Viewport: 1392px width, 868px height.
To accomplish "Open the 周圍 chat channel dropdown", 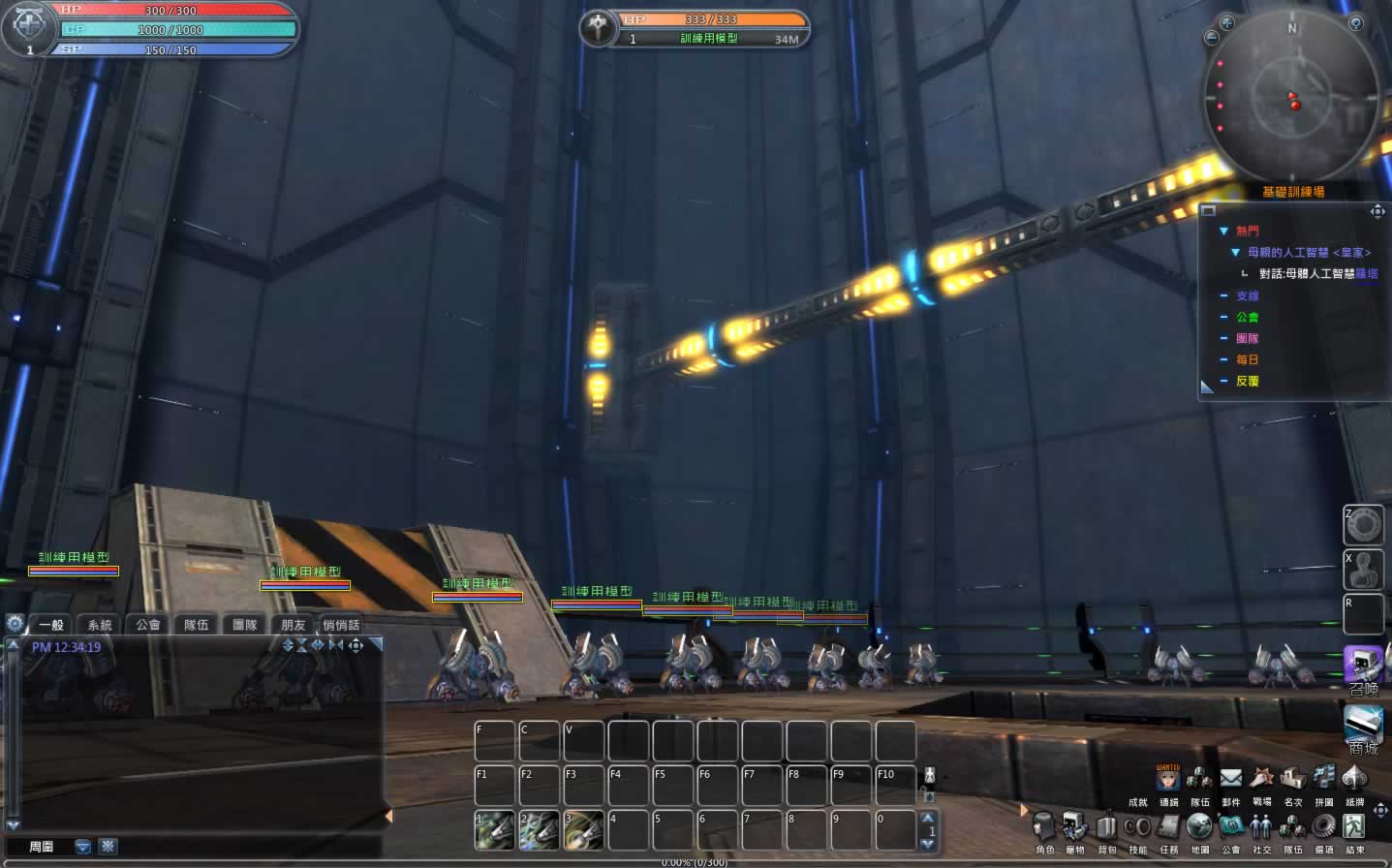I will tap(83, 847).
